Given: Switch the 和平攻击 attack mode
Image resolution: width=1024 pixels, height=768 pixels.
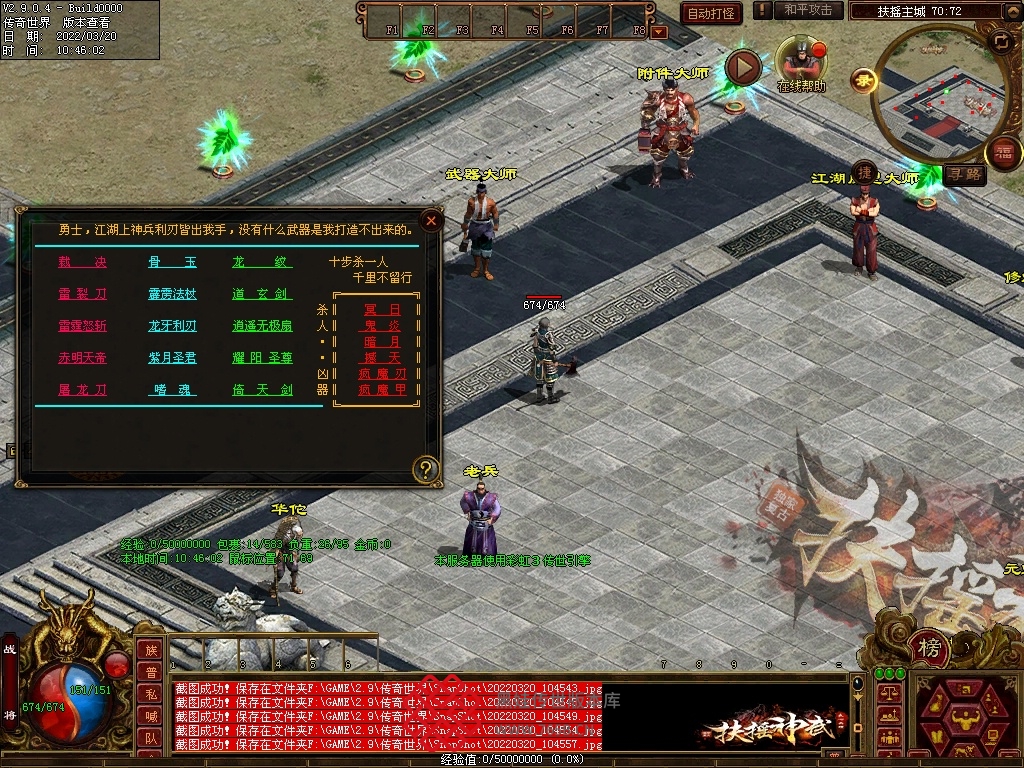Looking at the screenshot, I should click(x=808, y=11).
